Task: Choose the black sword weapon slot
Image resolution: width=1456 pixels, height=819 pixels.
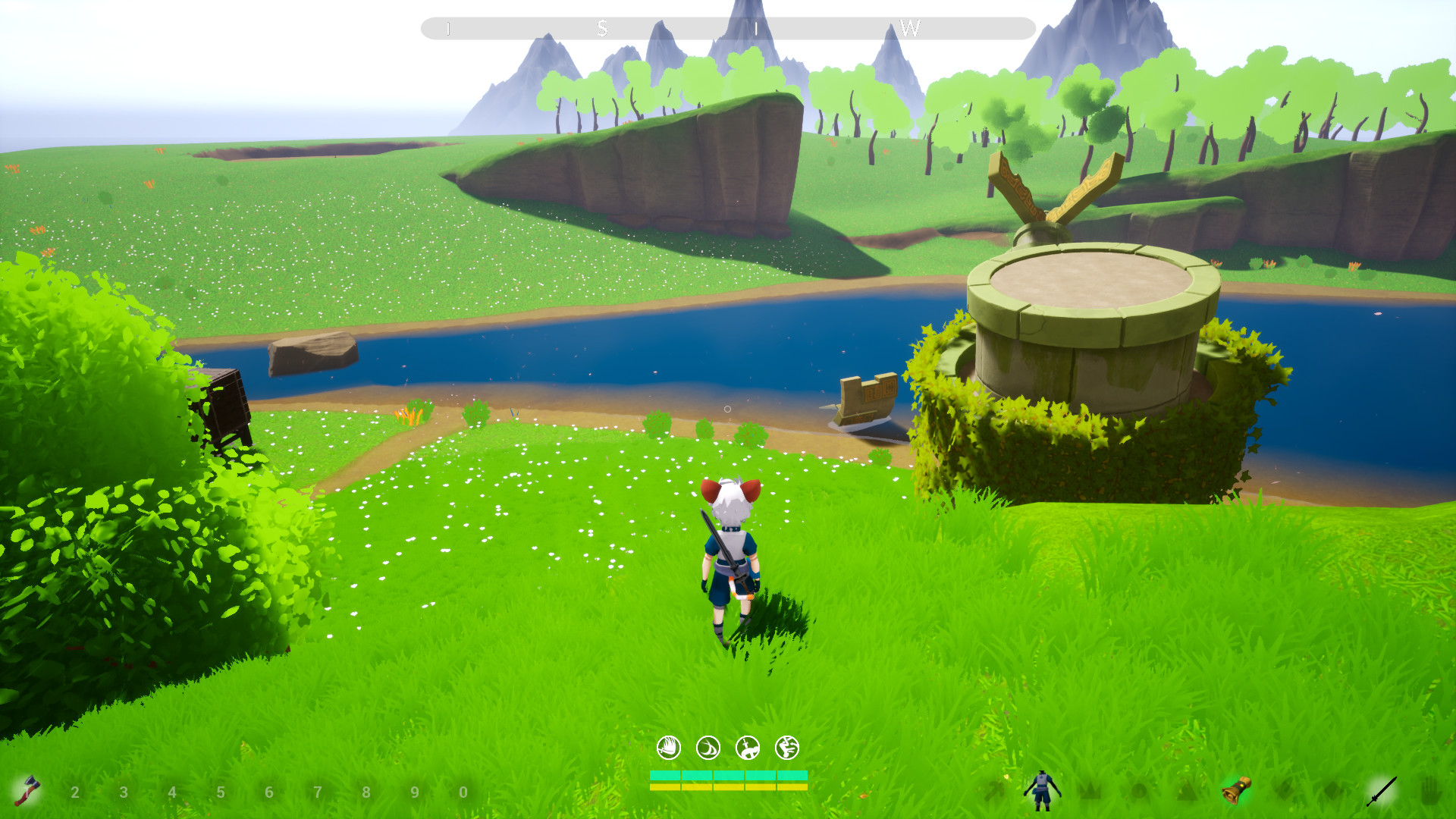Action: pos(1381,791)
